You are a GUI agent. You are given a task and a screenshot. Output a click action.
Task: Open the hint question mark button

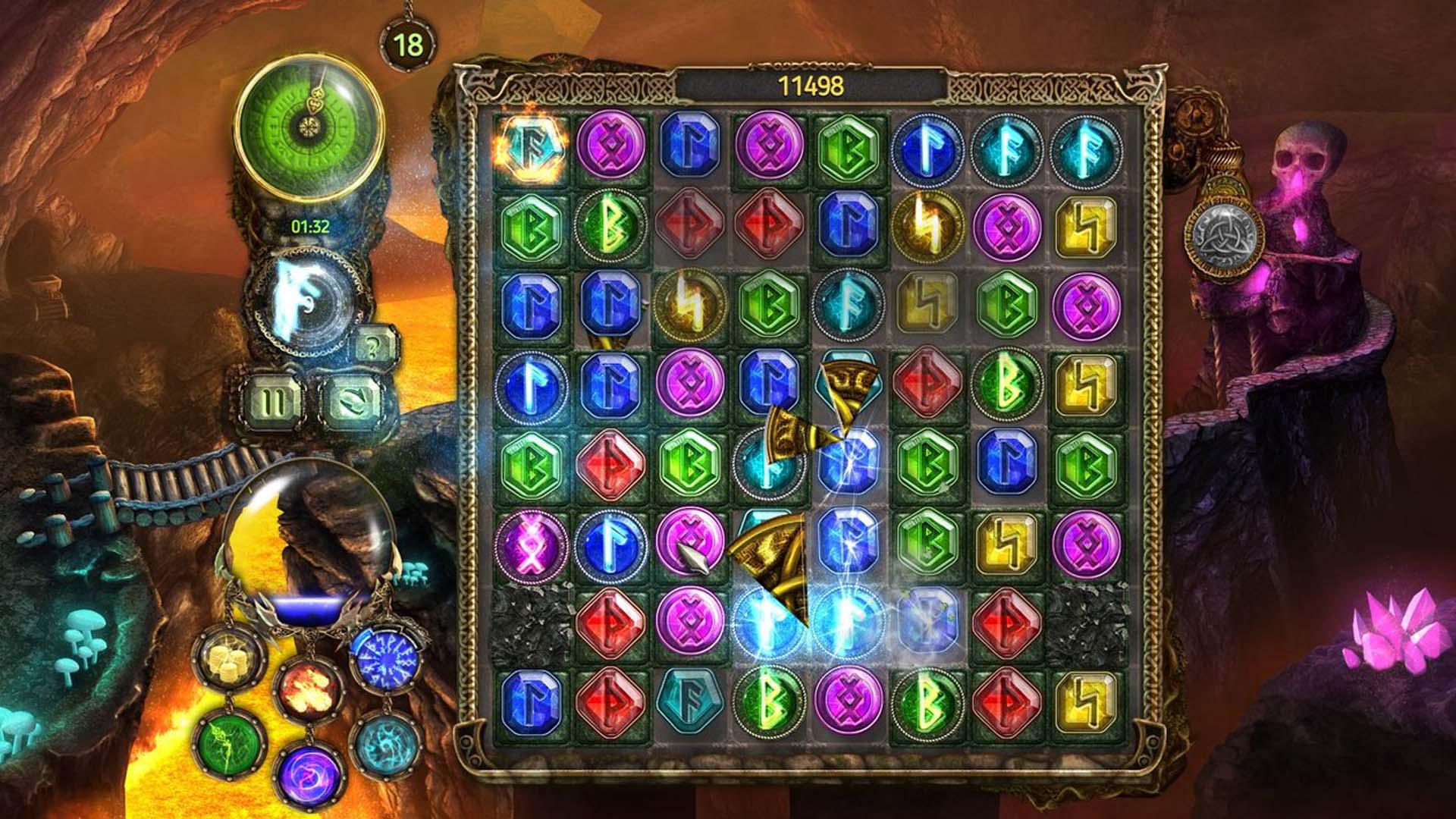pos(372,349)
